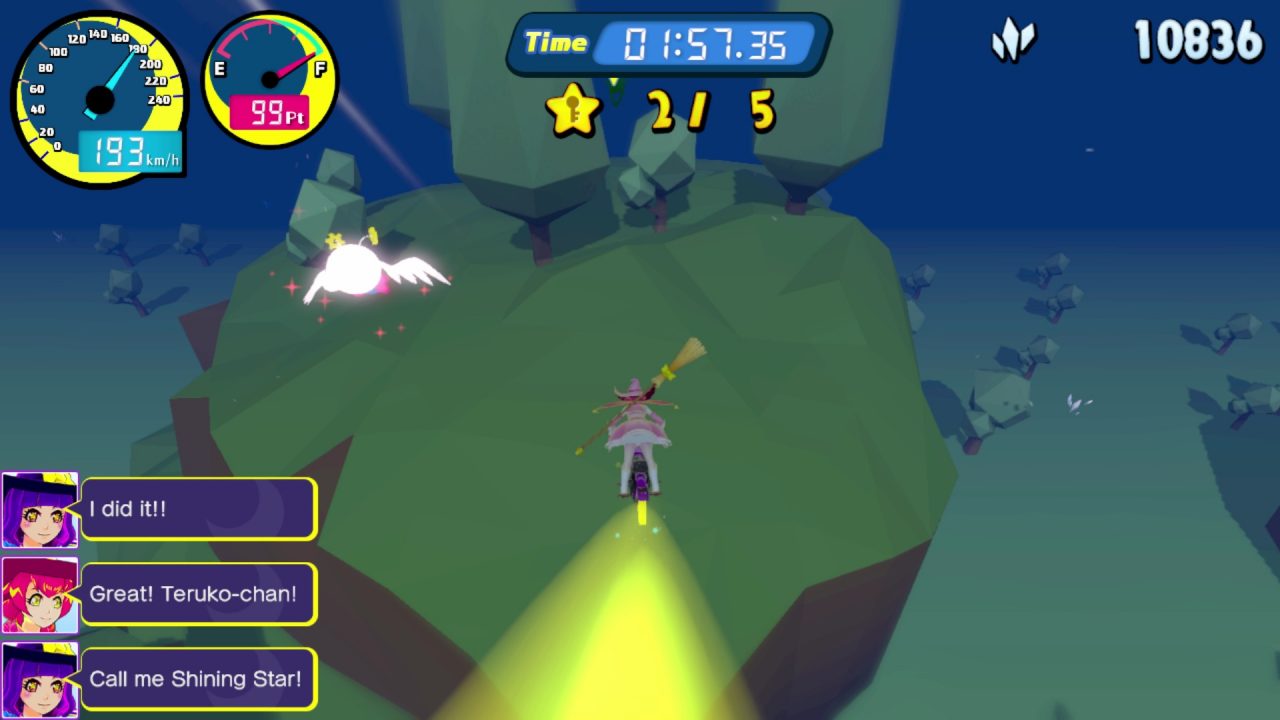Viewport: 1280px width, 720px height.
Task: Select the crystal icon beside the score
Action: point(1013,43)
